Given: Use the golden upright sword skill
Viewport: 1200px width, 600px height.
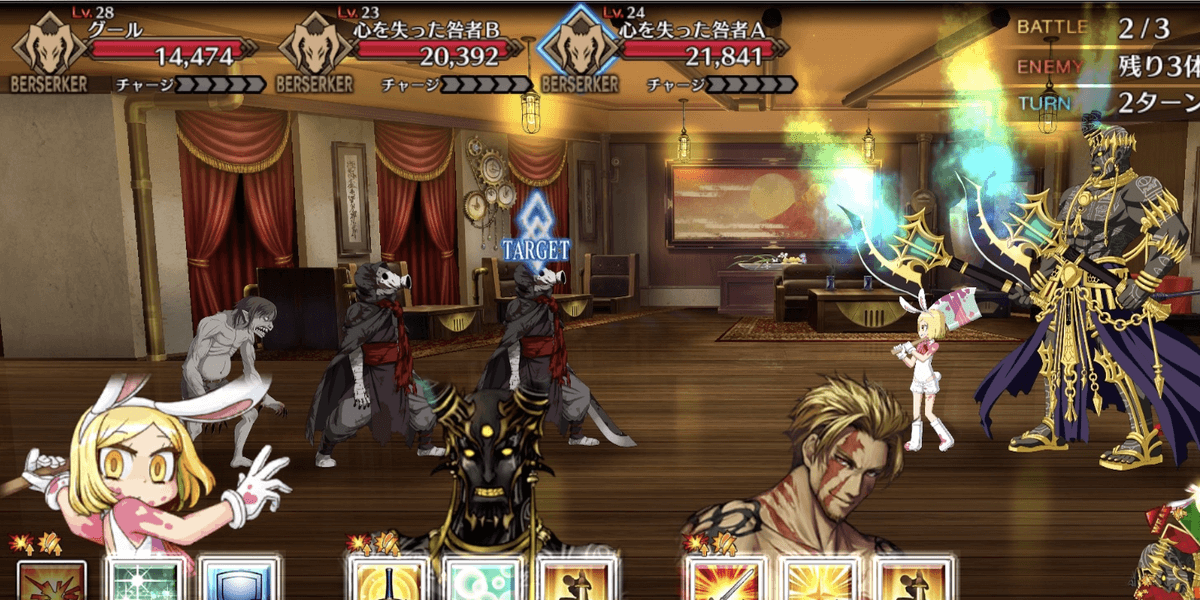Looking at the screenshot, I should point(385,582).
